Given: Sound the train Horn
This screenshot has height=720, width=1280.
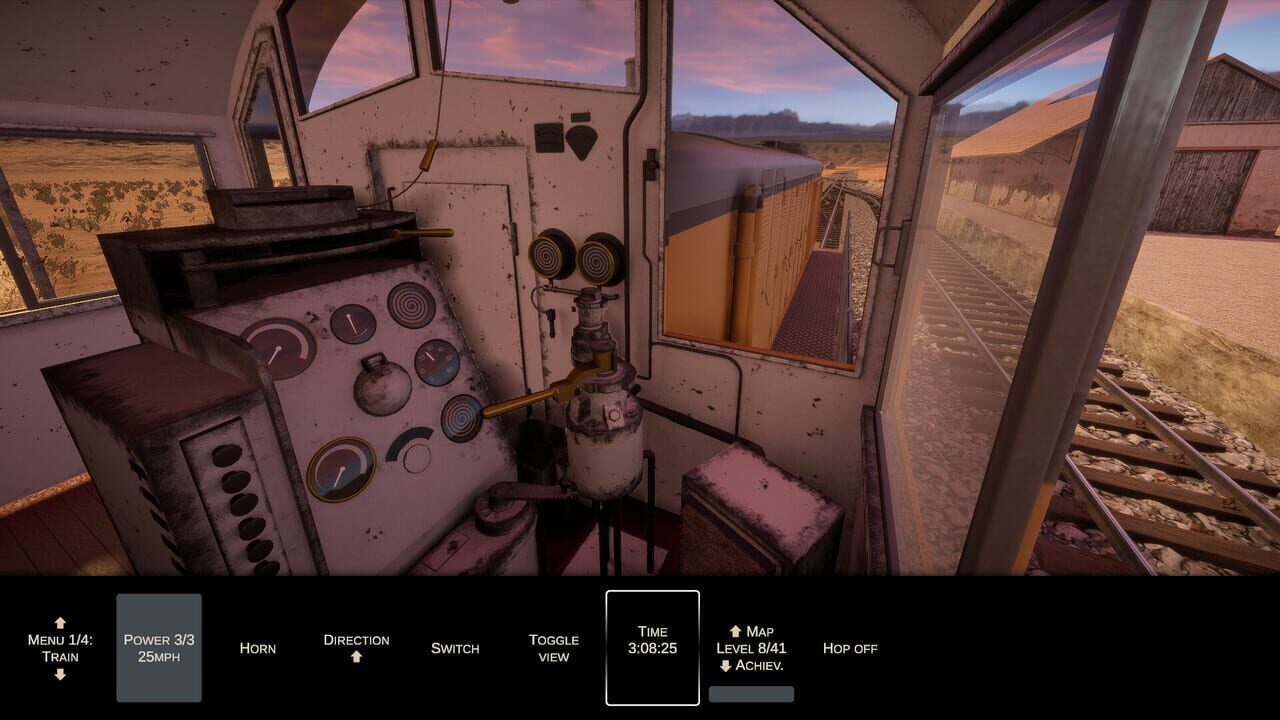Looking at the screenshot, I should point(258,648).
